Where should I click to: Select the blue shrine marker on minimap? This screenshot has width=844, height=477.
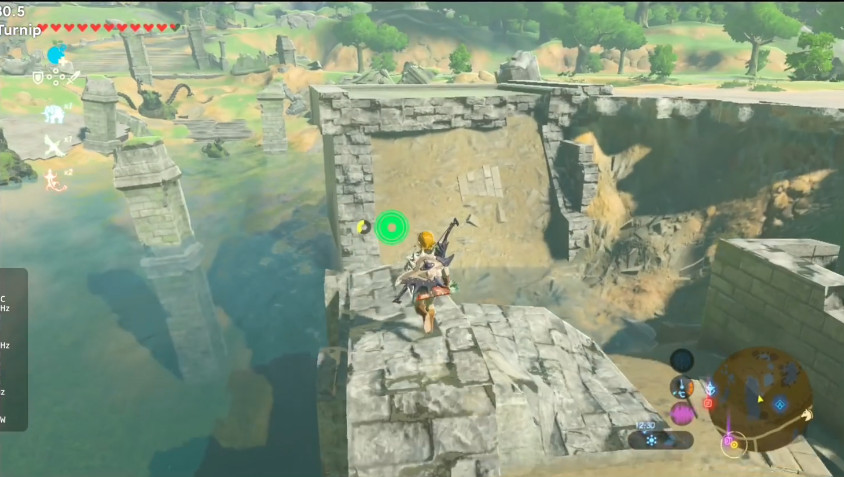[x=780, y=404]
